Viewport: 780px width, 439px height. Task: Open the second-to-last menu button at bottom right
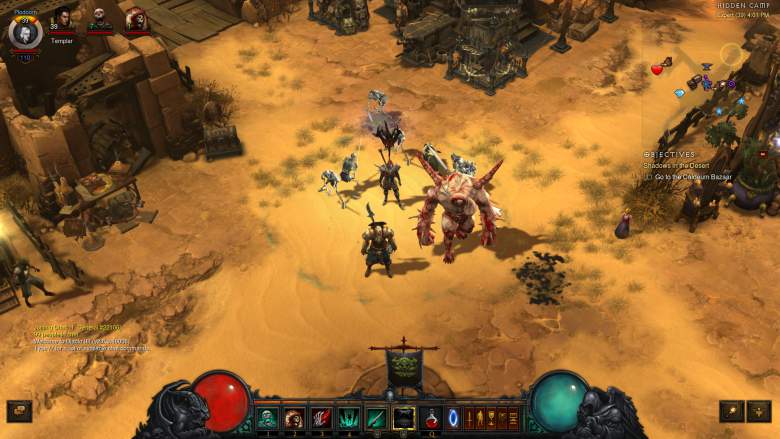tap(731, 411)
